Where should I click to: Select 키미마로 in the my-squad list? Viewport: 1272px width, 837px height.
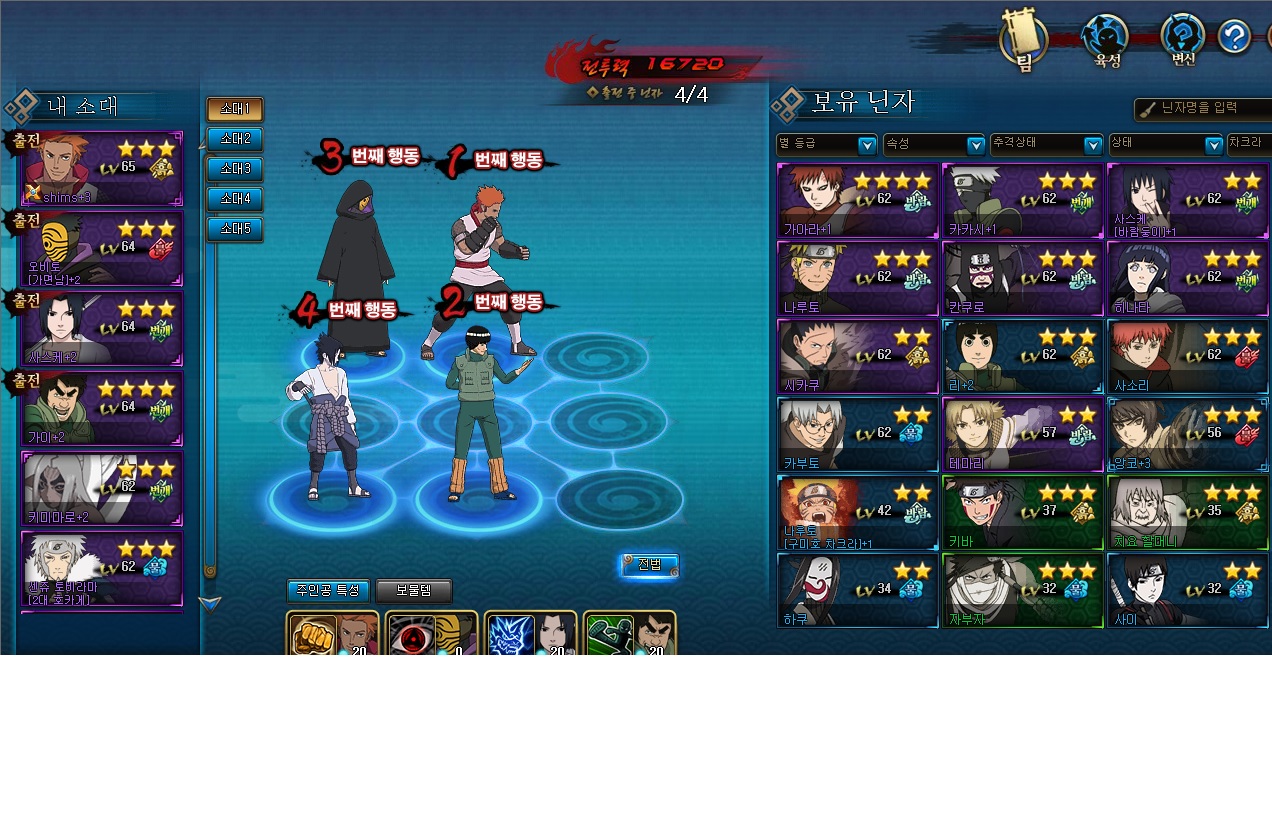(x=102, y=488)
